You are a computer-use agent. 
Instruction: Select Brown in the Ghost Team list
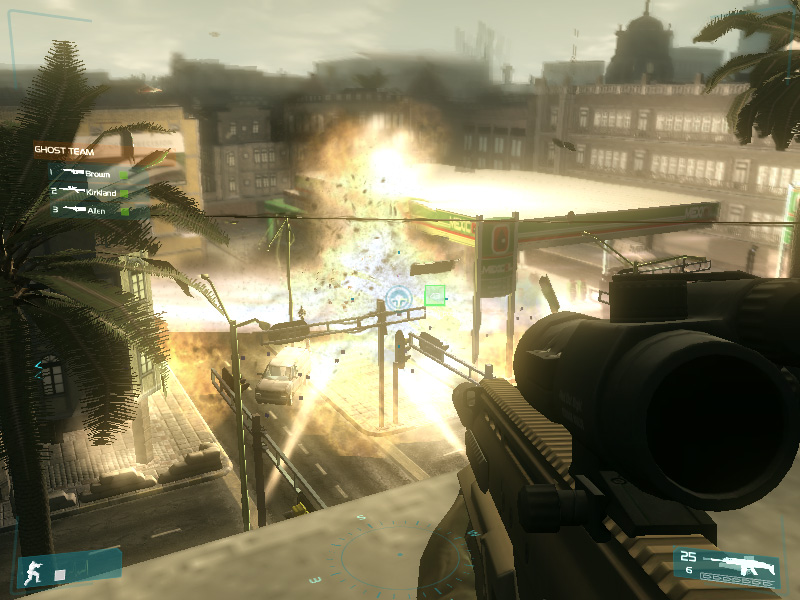pos(97,173)
